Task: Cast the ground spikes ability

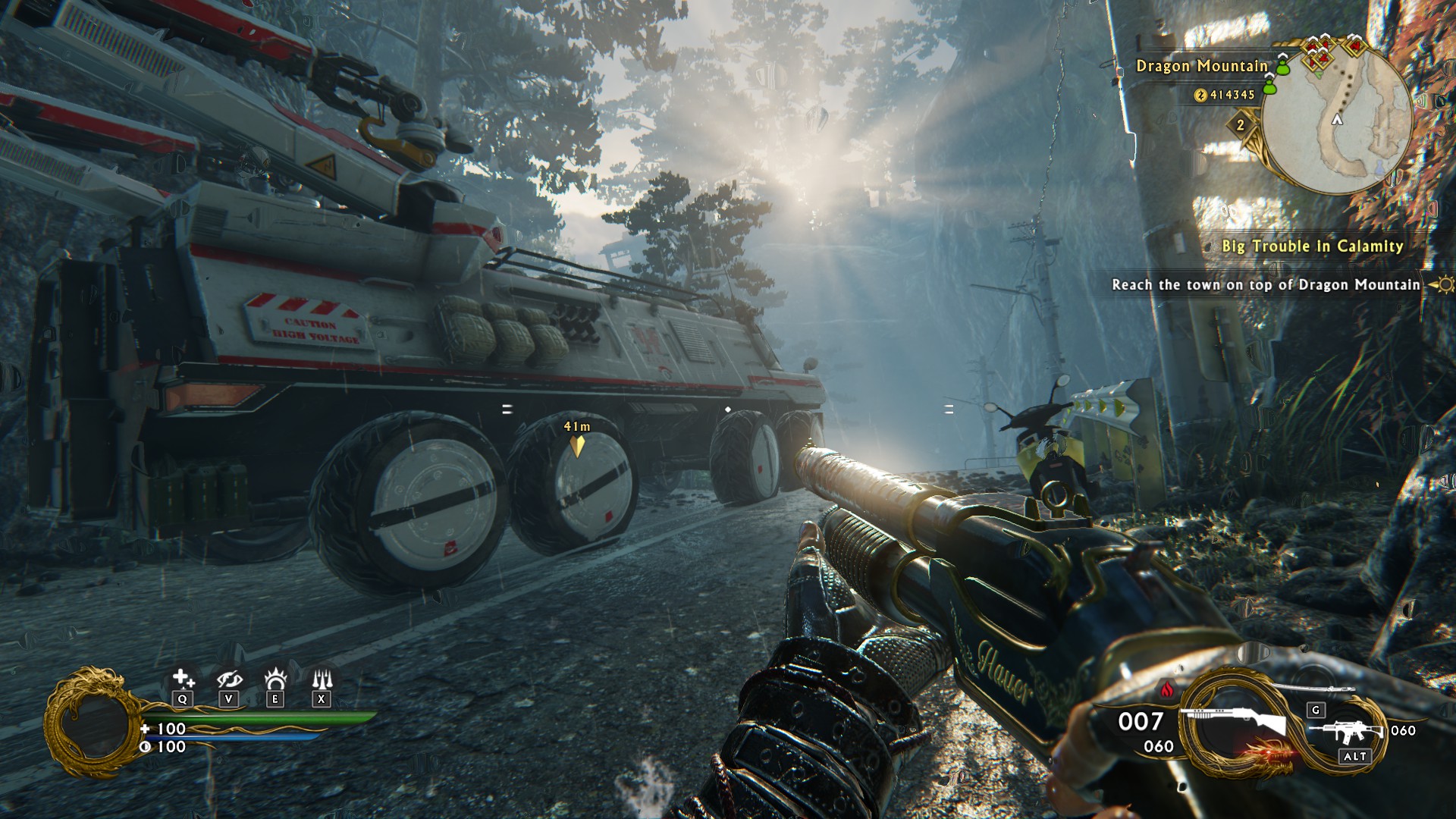Action: tap(322, 678)
